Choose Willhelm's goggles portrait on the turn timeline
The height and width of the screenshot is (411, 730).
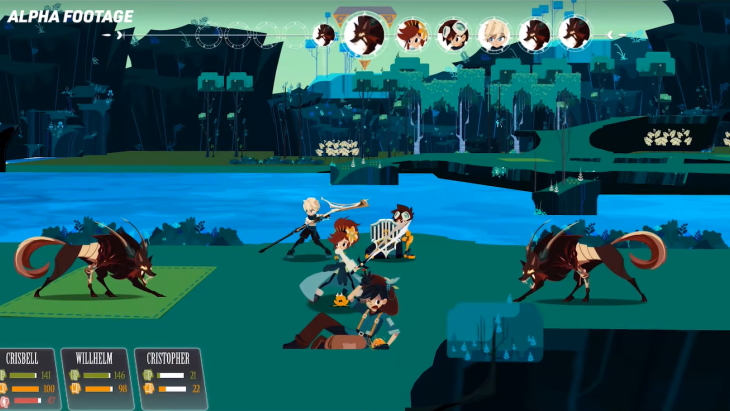click(452, 34)
